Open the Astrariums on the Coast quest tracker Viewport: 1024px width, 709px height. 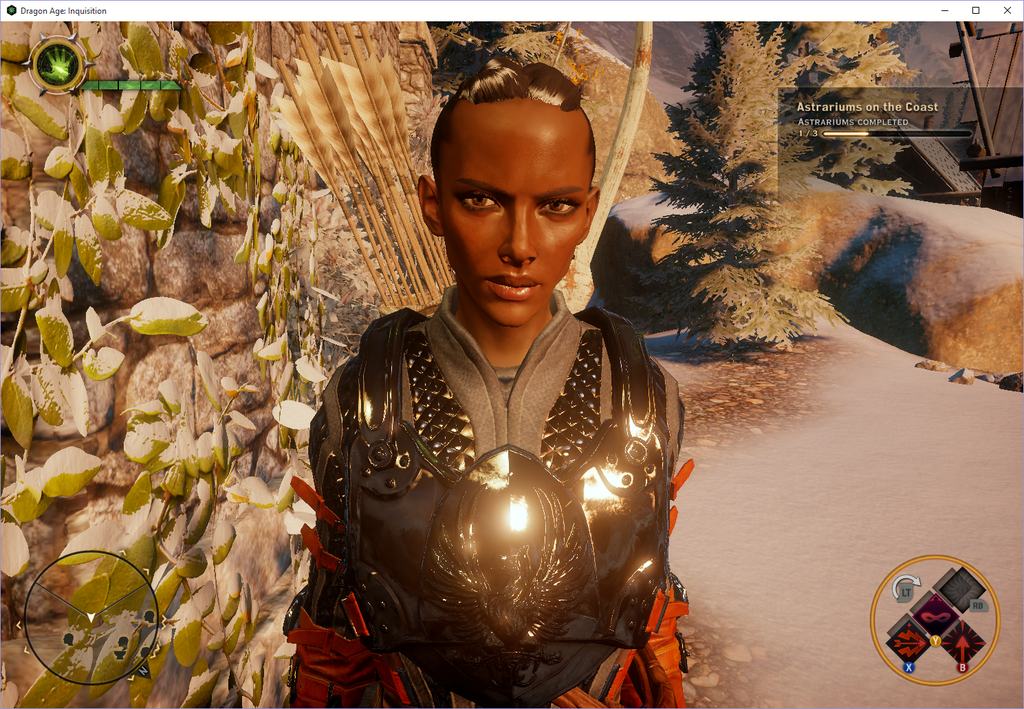(867, 107)
